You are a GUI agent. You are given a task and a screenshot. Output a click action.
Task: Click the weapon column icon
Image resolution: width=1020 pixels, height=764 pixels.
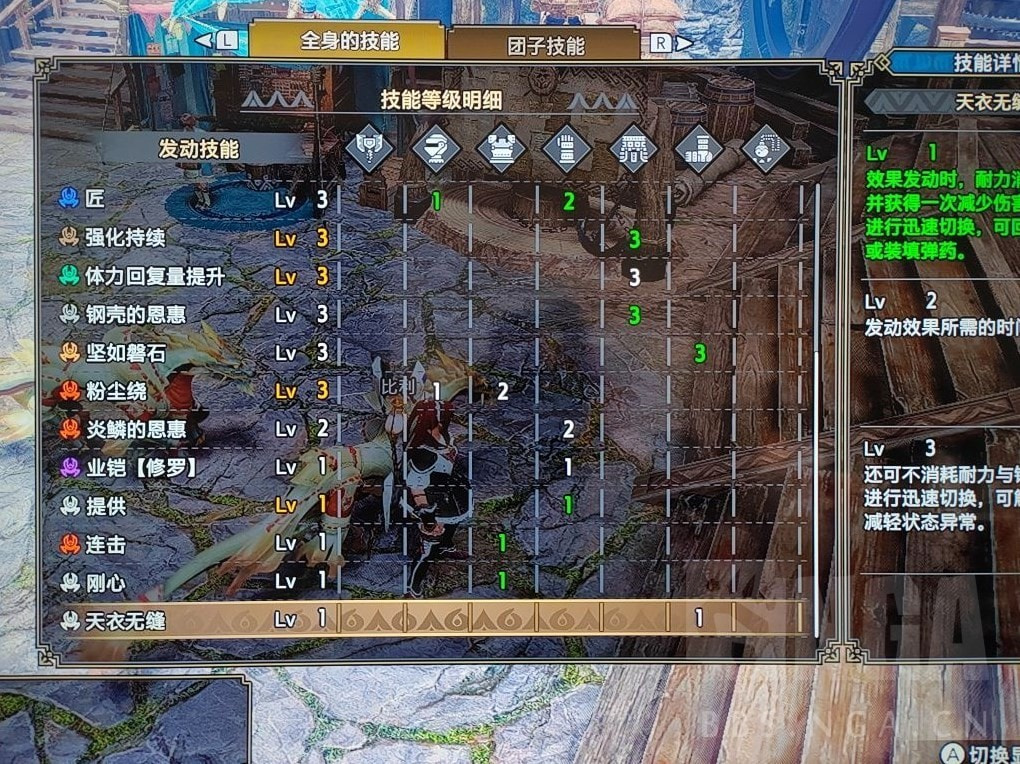(x=370, y=150)
